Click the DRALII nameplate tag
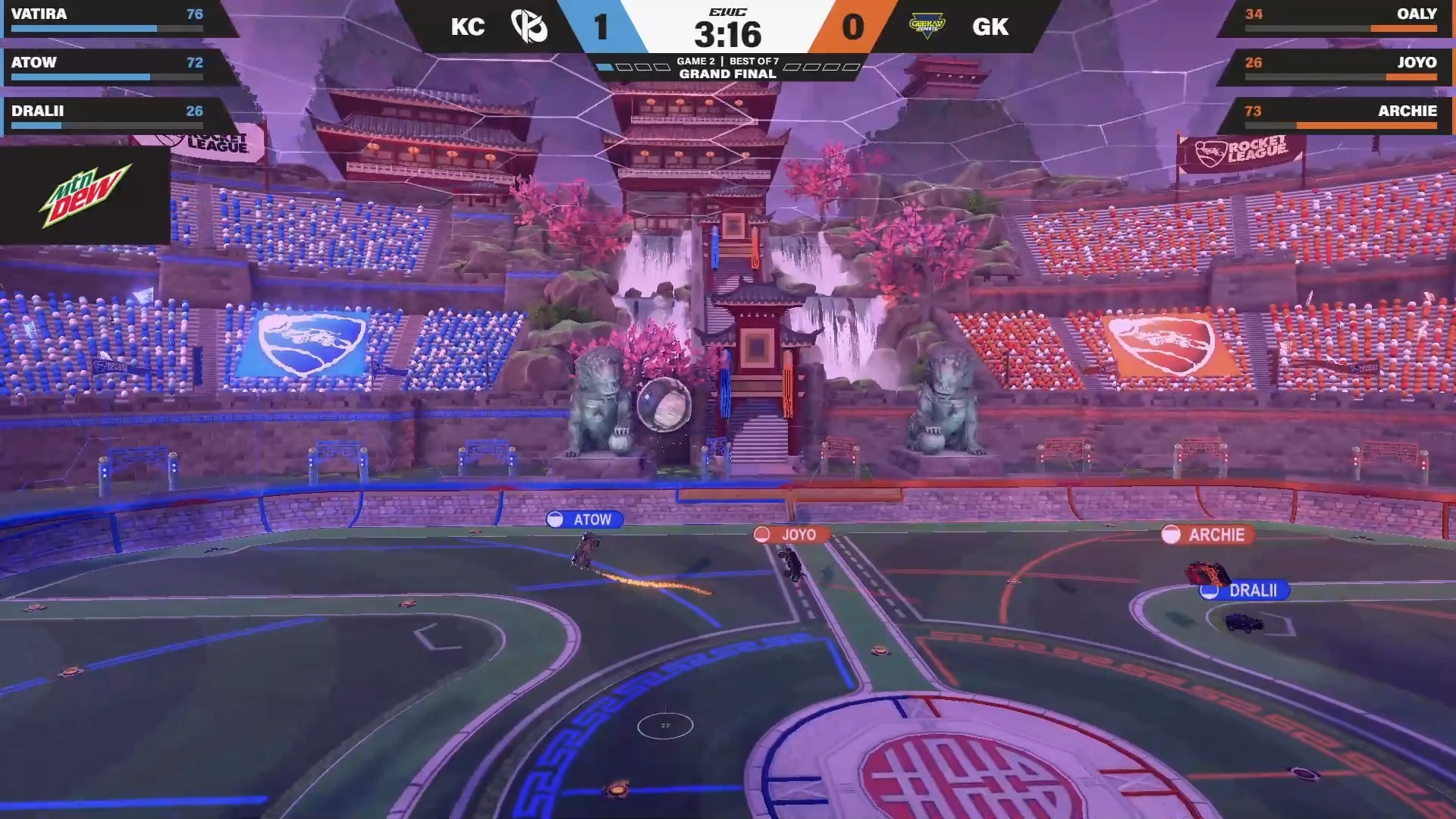Image resolution: width=1456 pixels, height=819 pixels. (x=1244, y=590)
